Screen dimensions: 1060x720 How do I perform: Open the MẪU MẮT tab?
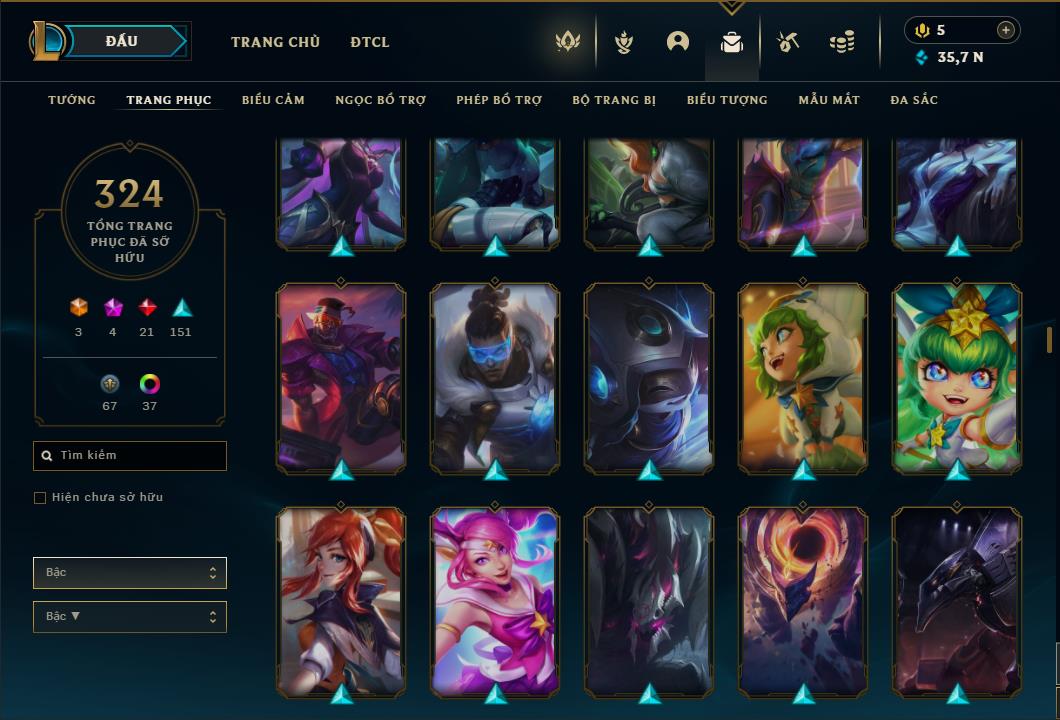coord(829,100)
